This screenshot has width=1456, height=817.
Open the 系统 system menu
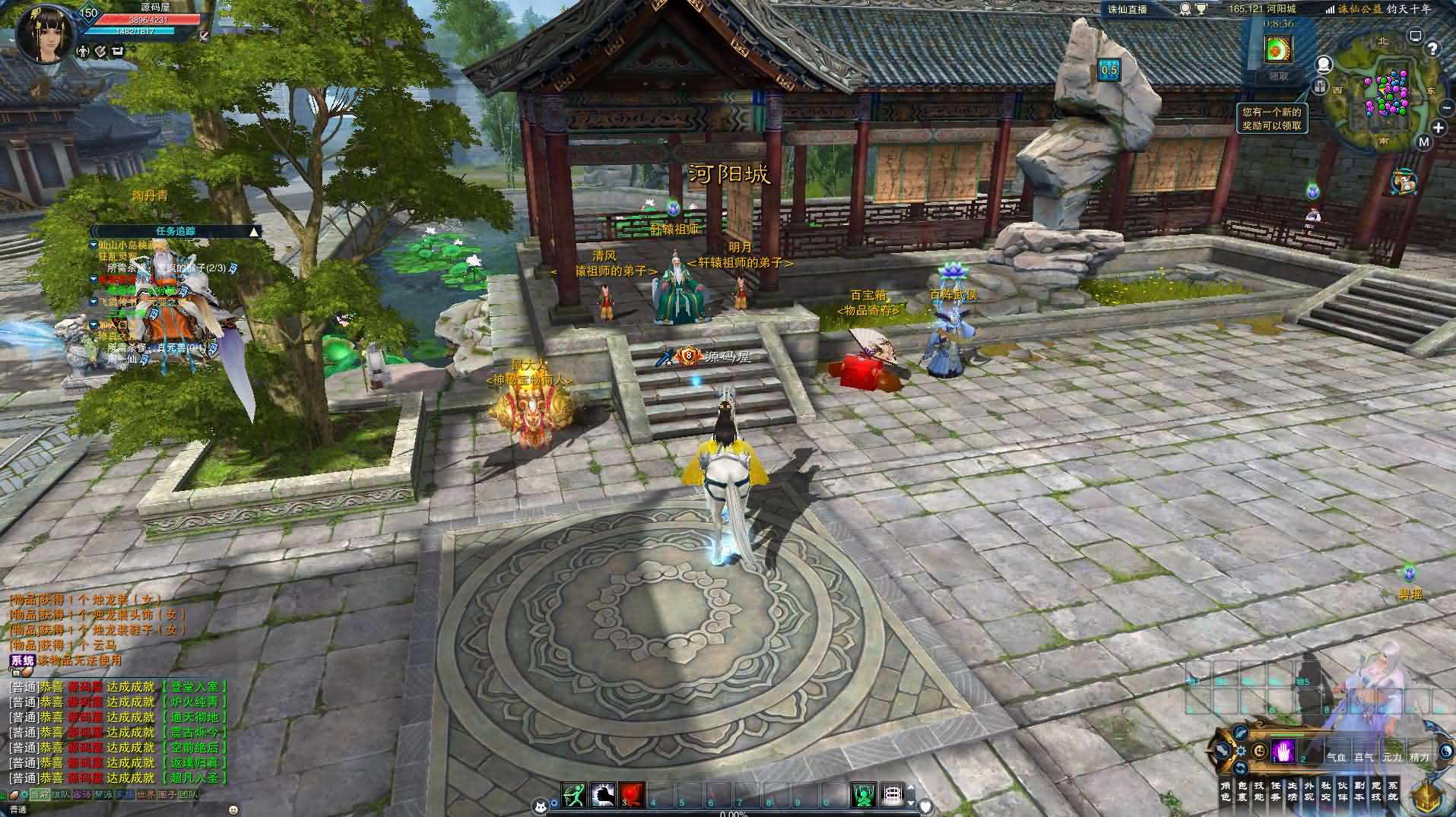1392,791
